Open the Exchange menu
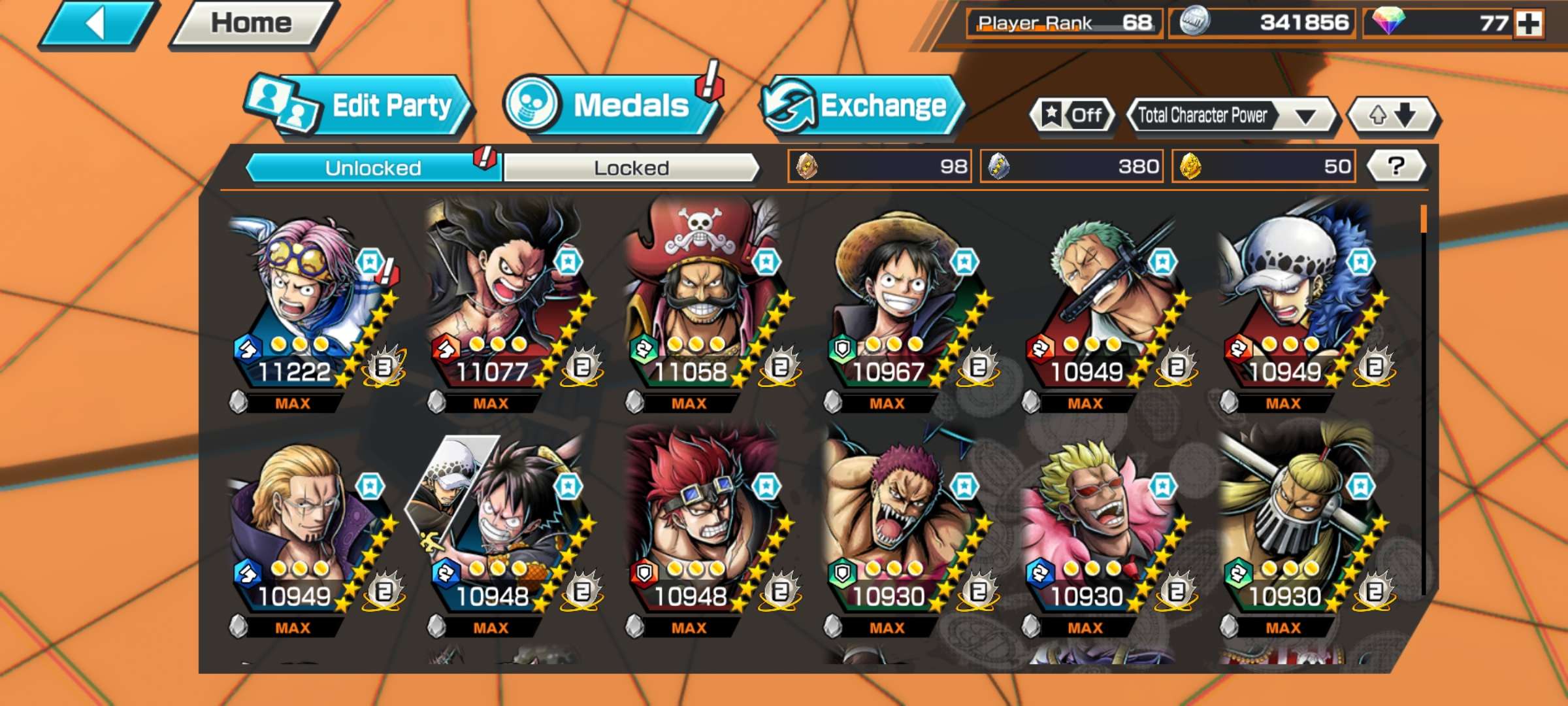 tap(862, 106)
